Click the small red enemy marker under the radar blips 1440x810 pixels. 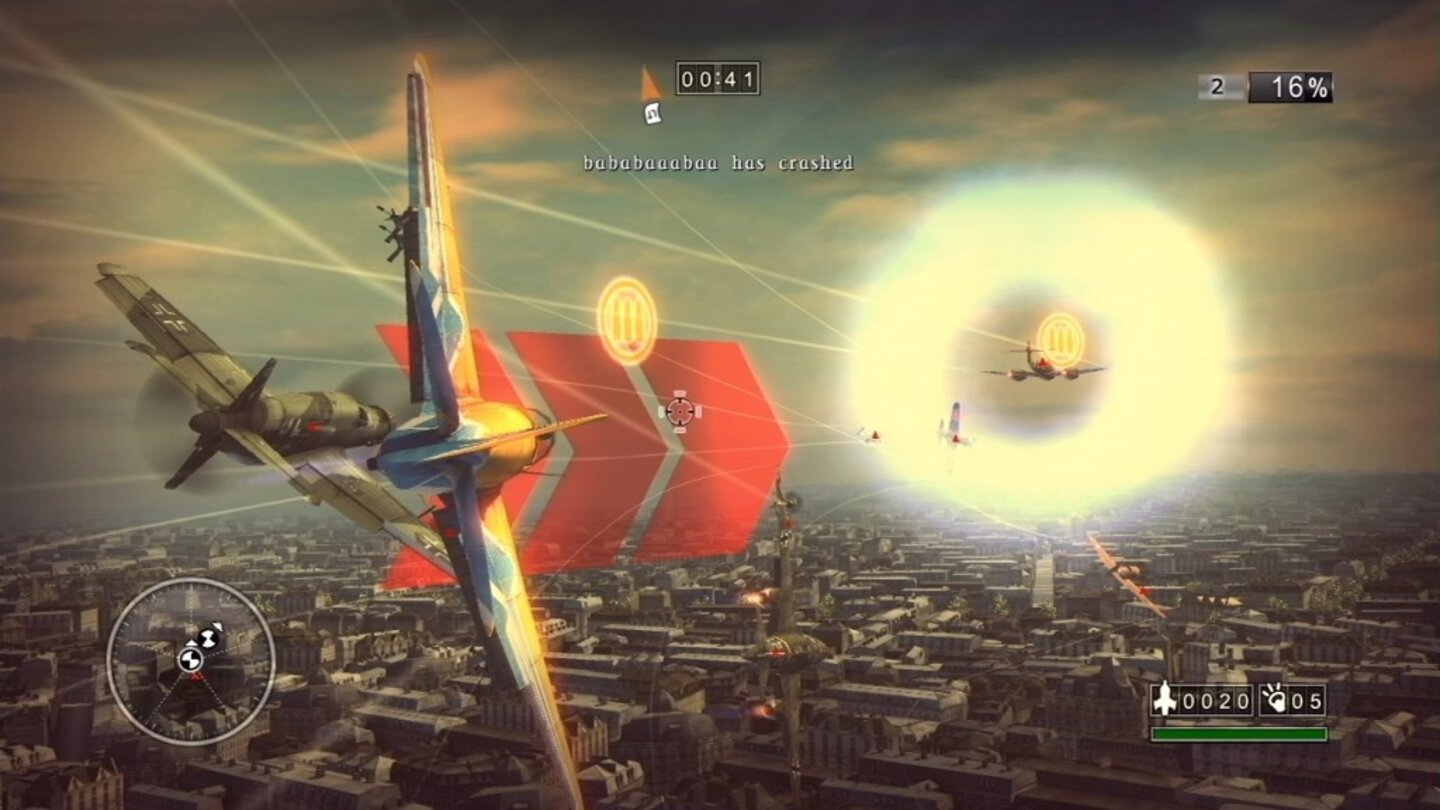(196, 676)
